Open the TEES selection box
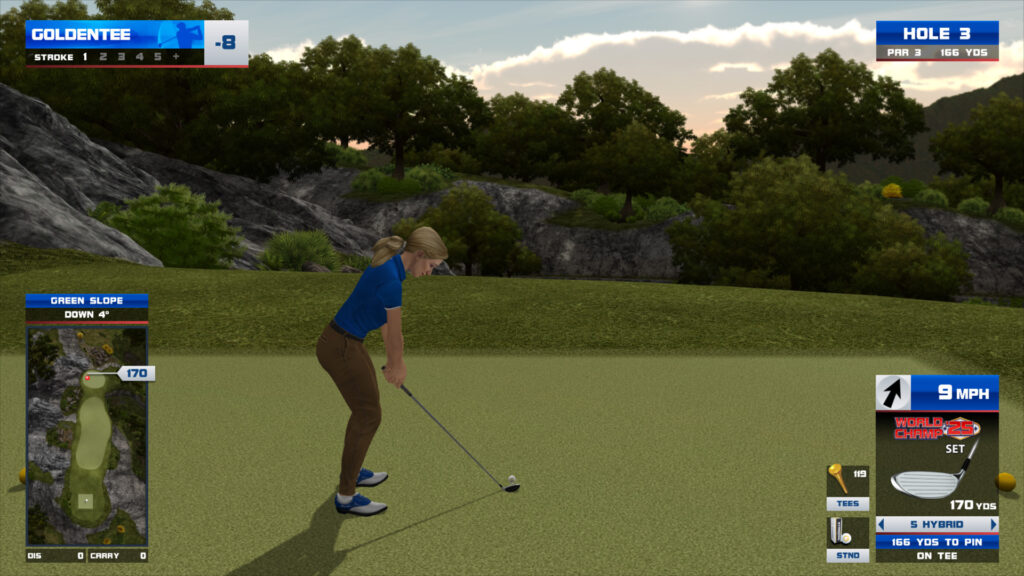This screenshot has width=1024, height=576. pyautogui.click(x=847, y=486)
